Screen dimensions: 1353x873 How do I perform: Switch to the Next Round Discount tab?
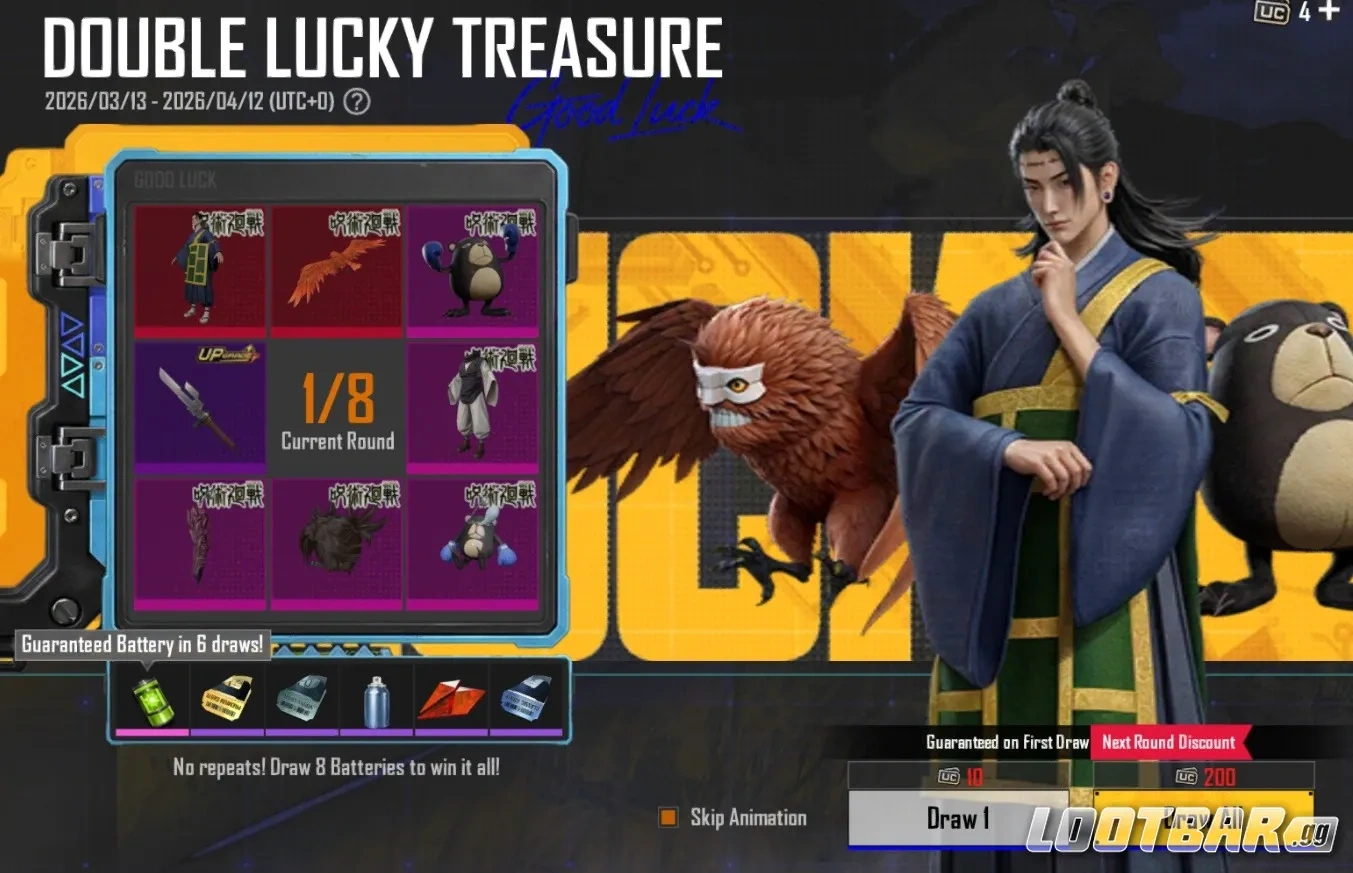[1169, 743]
